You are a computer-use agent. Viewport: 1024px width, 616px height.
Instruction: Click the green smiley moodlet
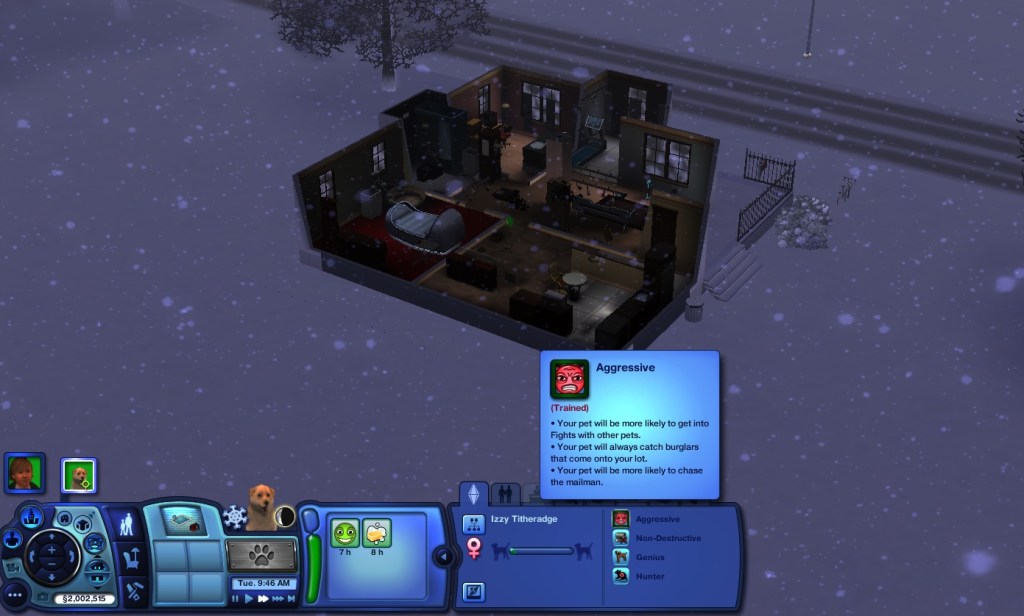click(345, 533)
